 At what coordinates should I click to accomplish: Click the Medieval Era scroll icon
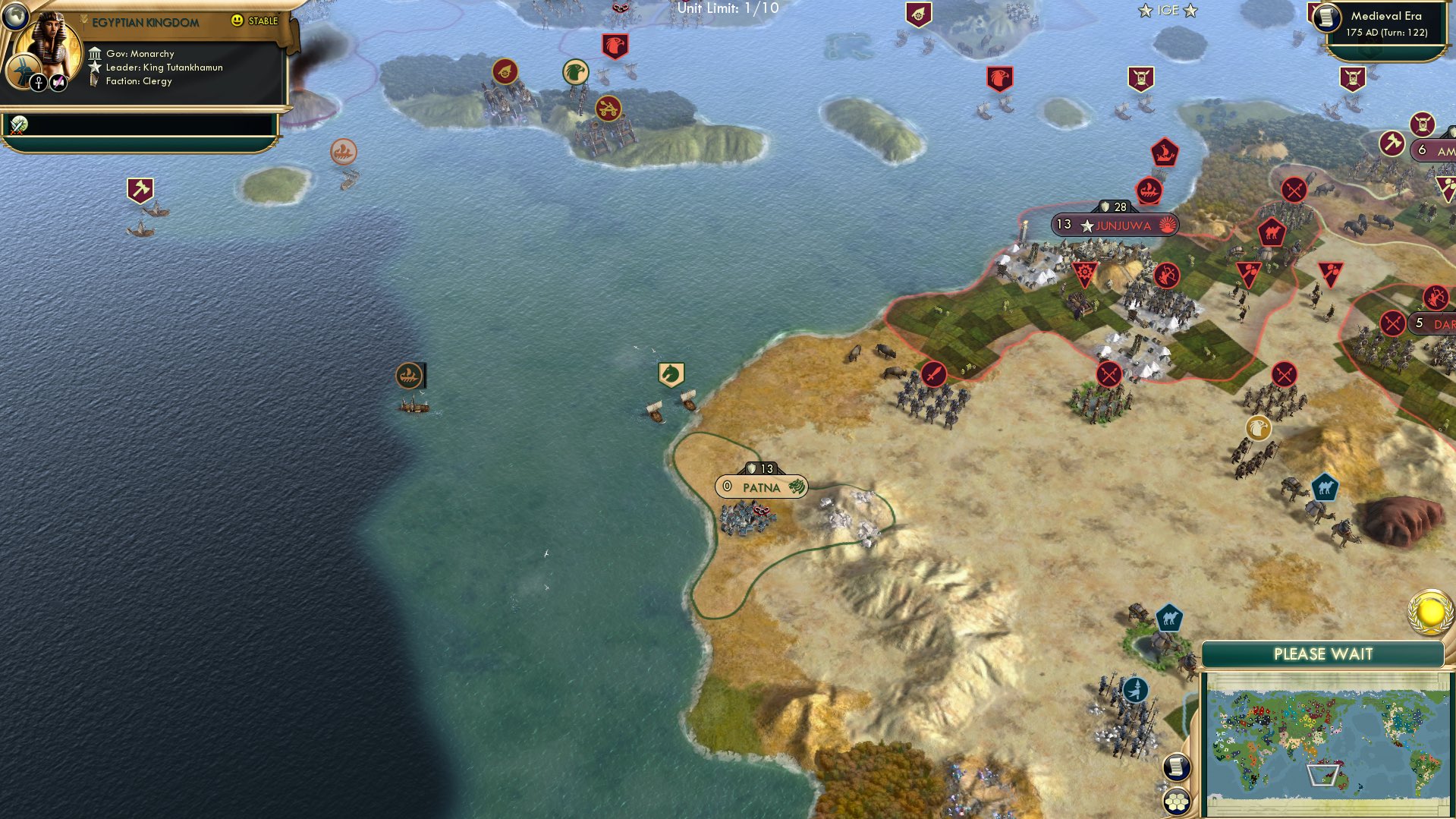point(1327,17)
